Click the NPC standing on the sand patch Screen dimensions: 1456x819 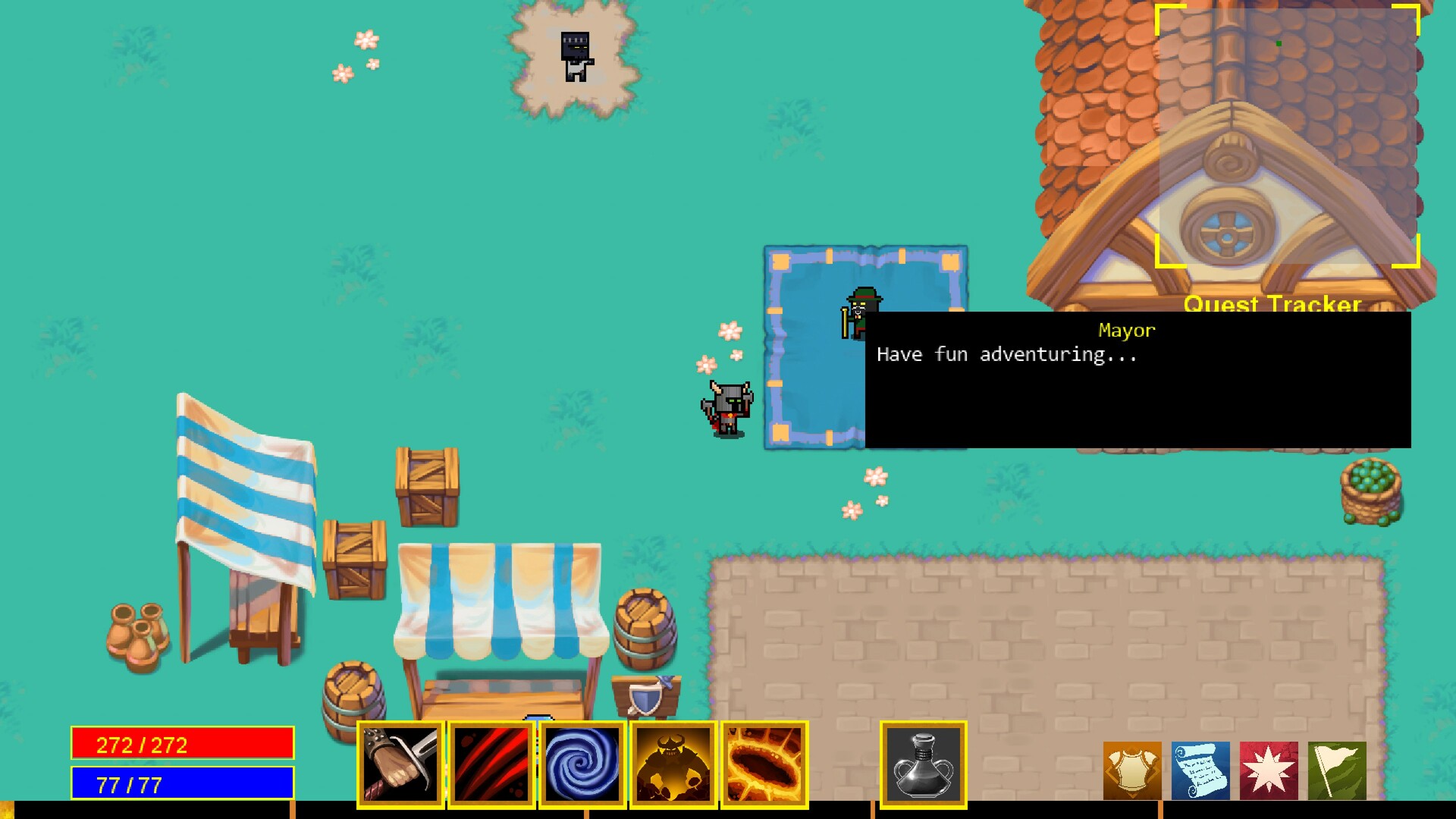pyautogui.click(x=575, y=57)
